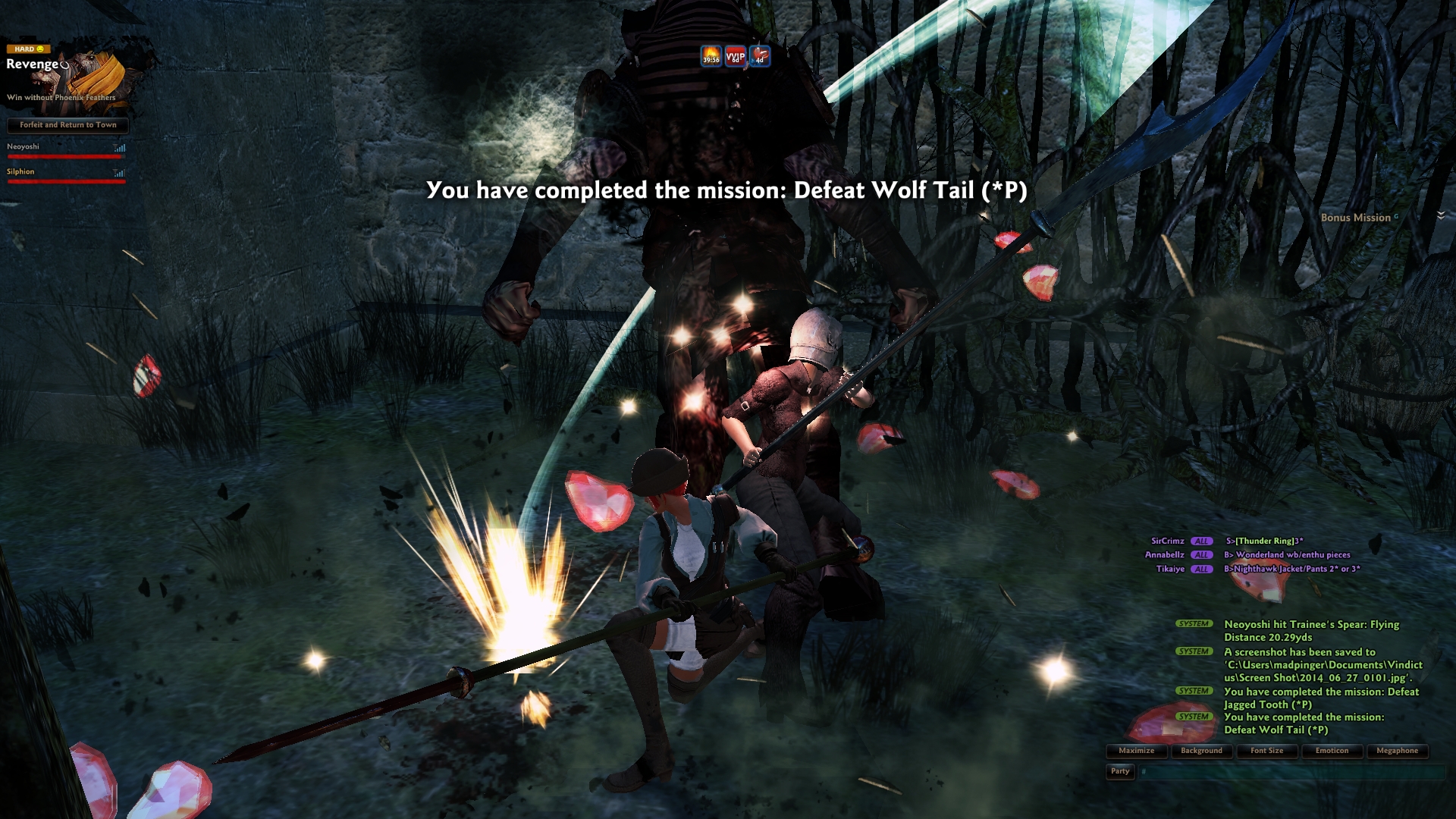
Task: Click Annabellz's name in chat
Action: [x=1164, y=555]
